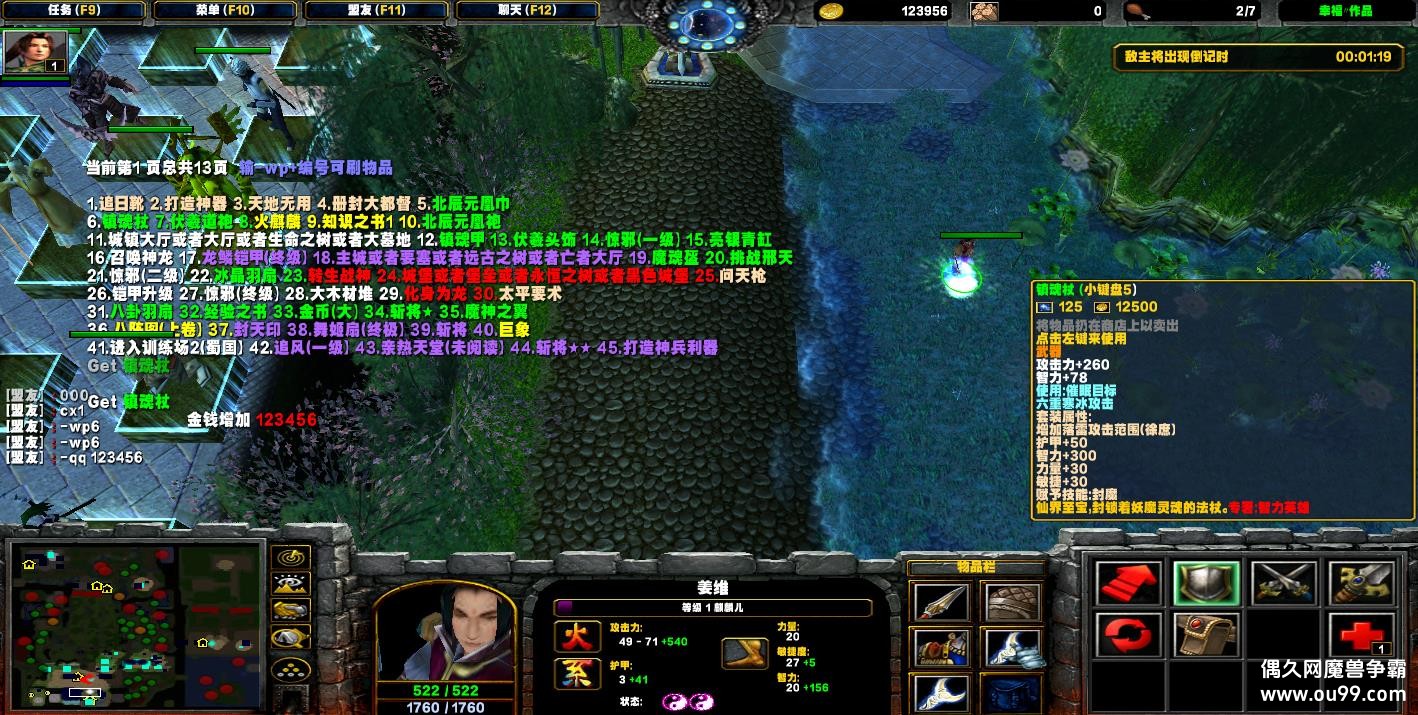Image resolution: width=1418 pixels, height=715 pixels.
Task: Activate the red circular arrows command
Action: [1129, 635]
